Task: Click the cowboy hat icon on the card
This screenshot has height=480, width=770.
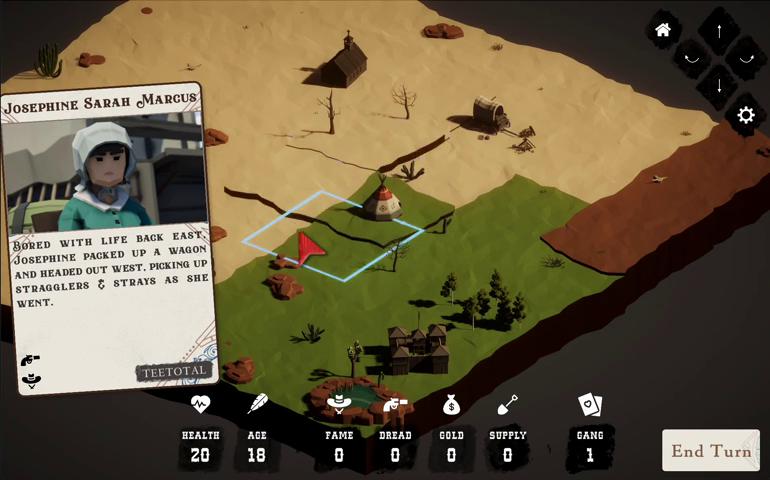Action: click(31, 379)
